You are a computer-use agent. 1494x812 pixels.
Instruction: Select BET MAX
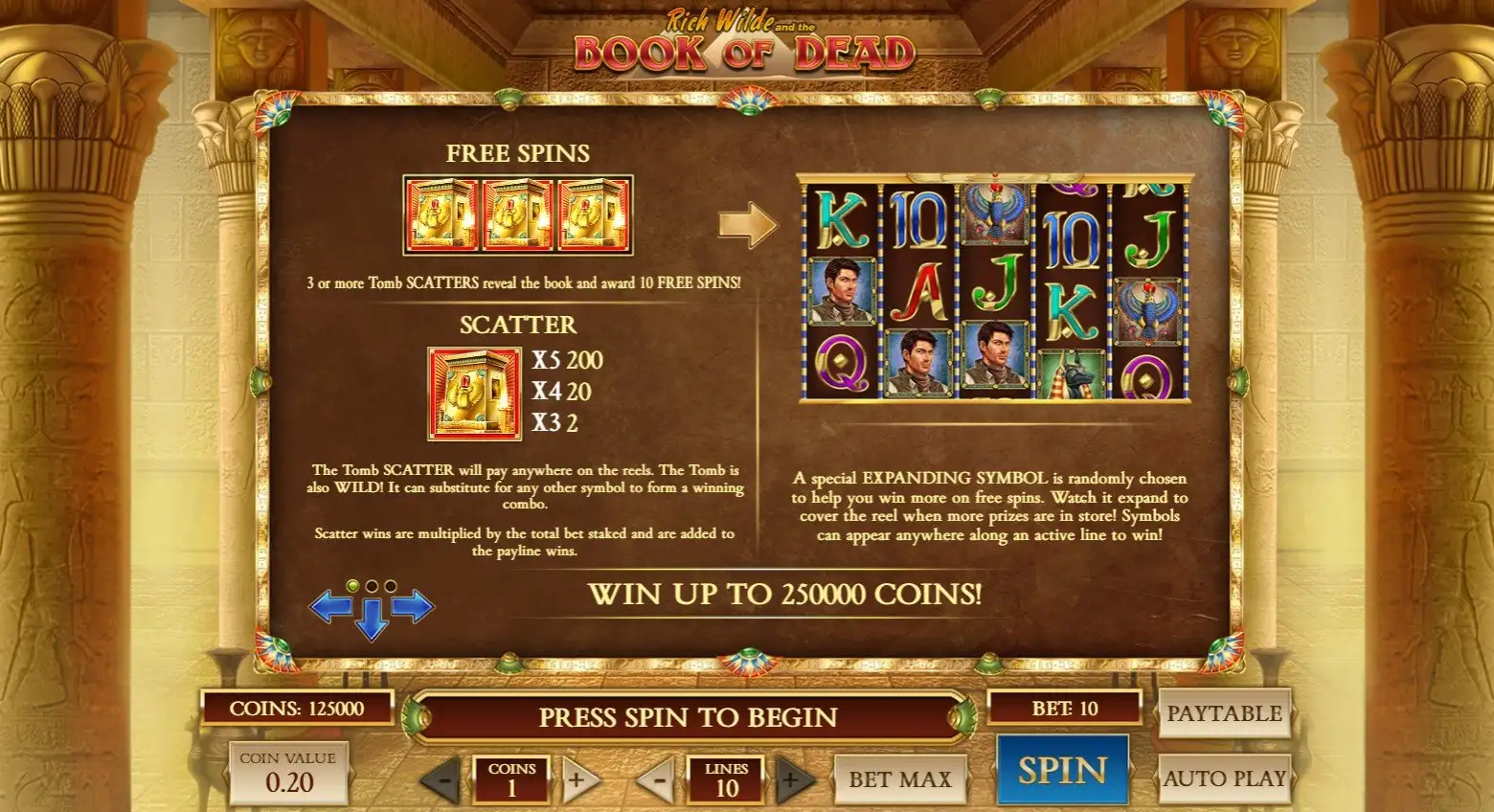tap(899, 779)
